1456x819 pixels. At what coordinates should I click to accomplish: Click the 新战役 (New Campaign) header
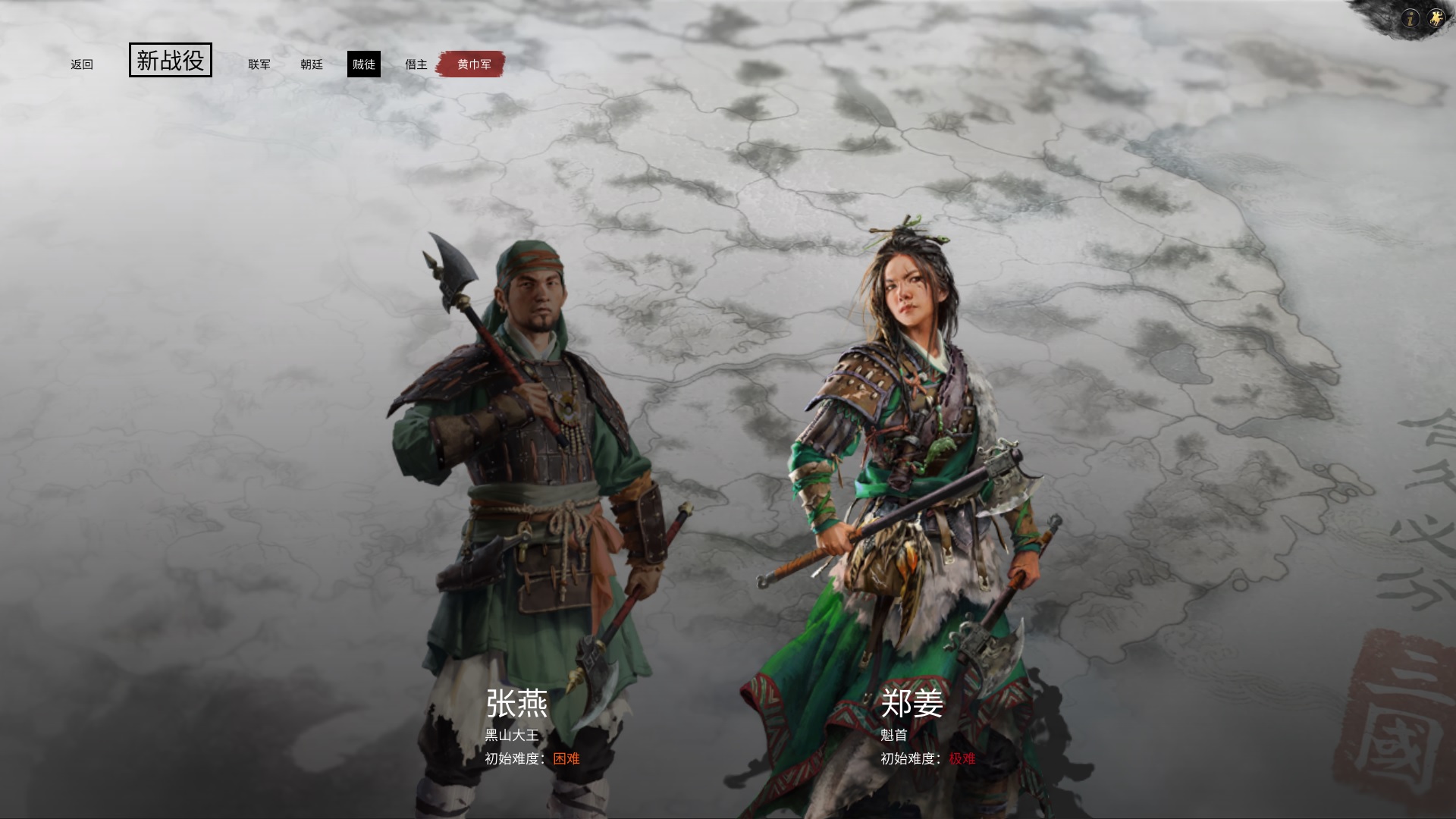(x=170, y=61)
